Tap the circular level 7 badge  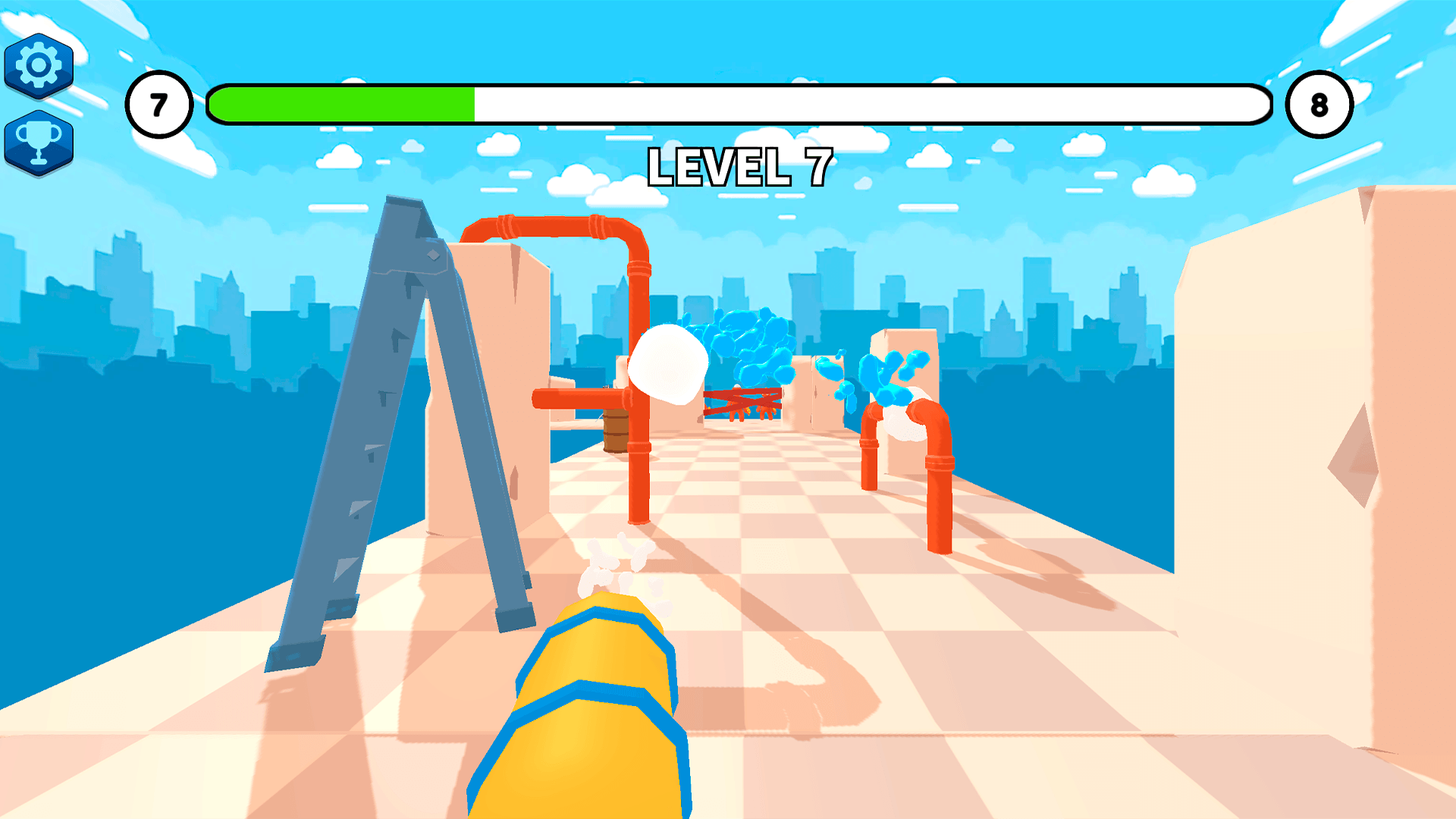point(160,105)
